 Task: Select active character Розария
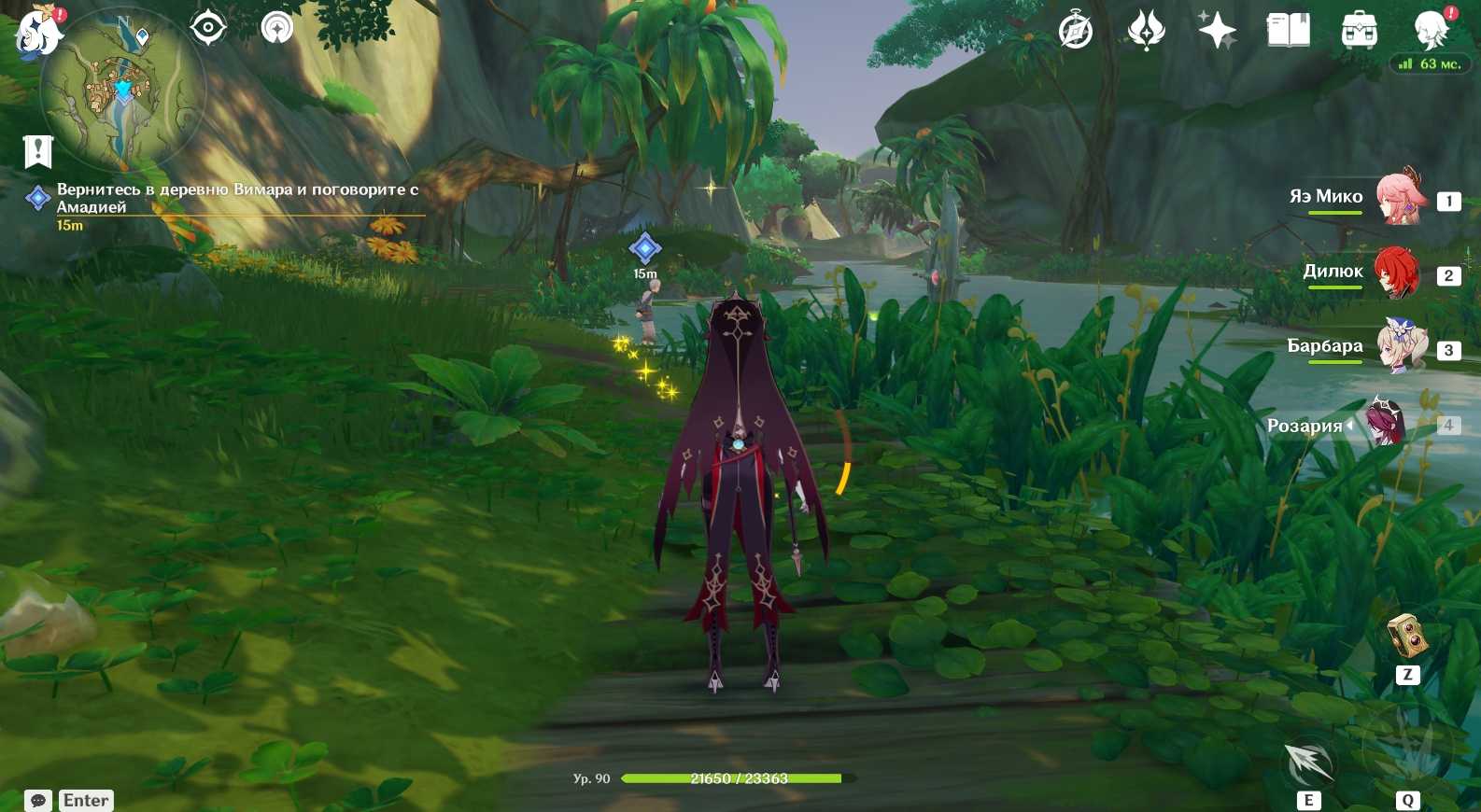coord(1385,424)
